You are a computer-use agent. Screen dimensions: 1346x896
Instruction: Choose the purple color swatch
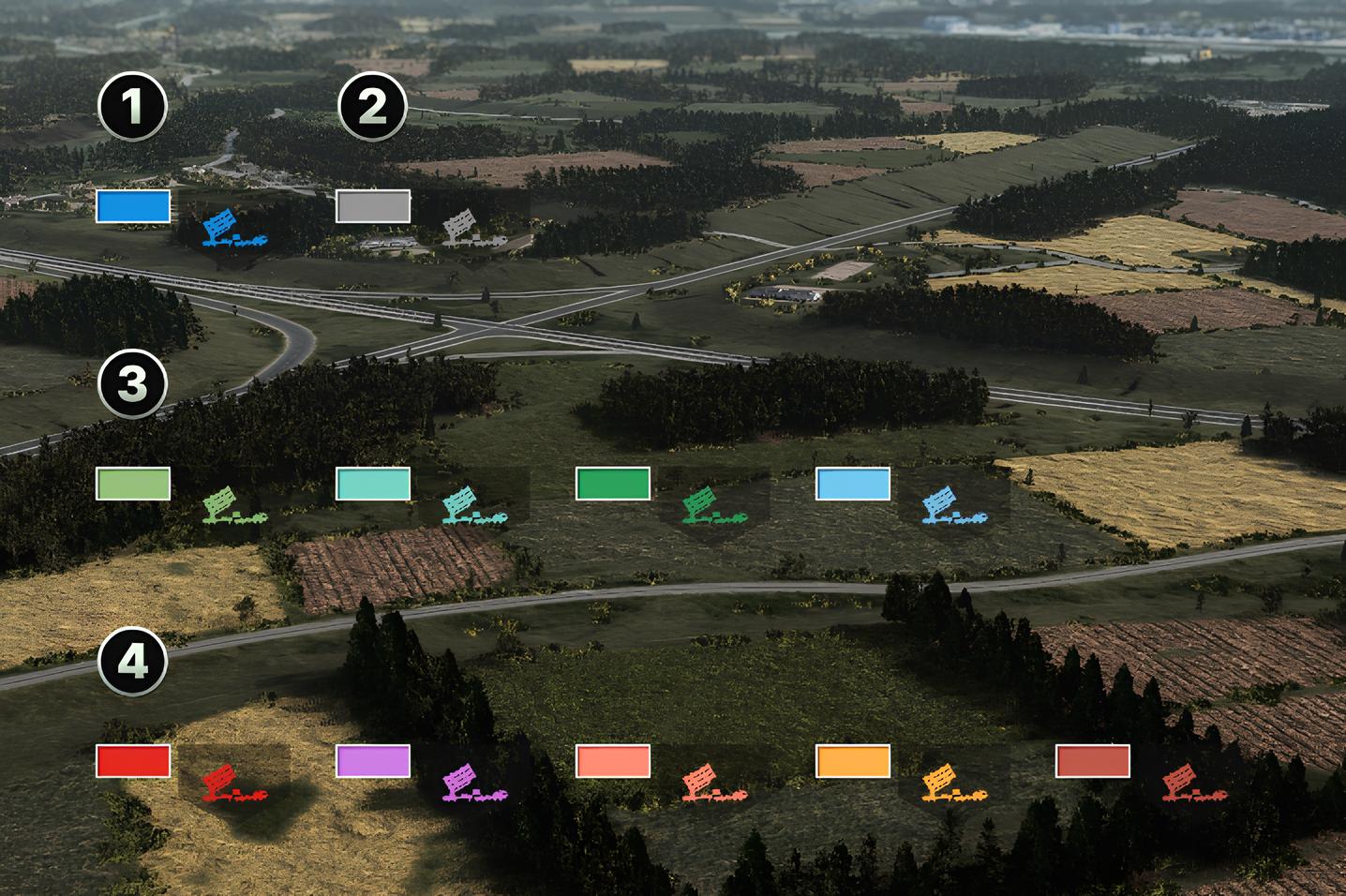[x=373, y=761]
